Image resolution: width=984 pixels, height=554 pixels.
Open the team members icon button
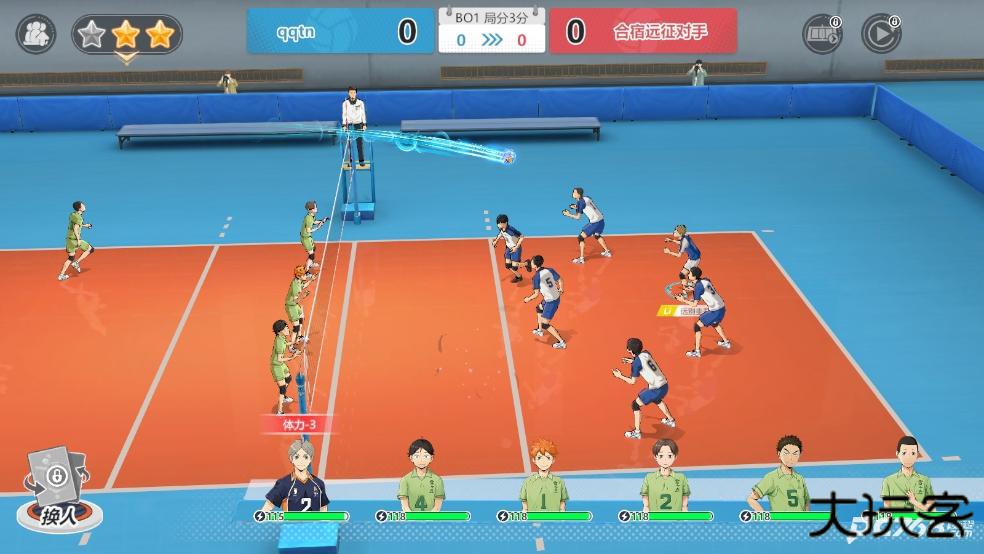[x=36, y=33]
